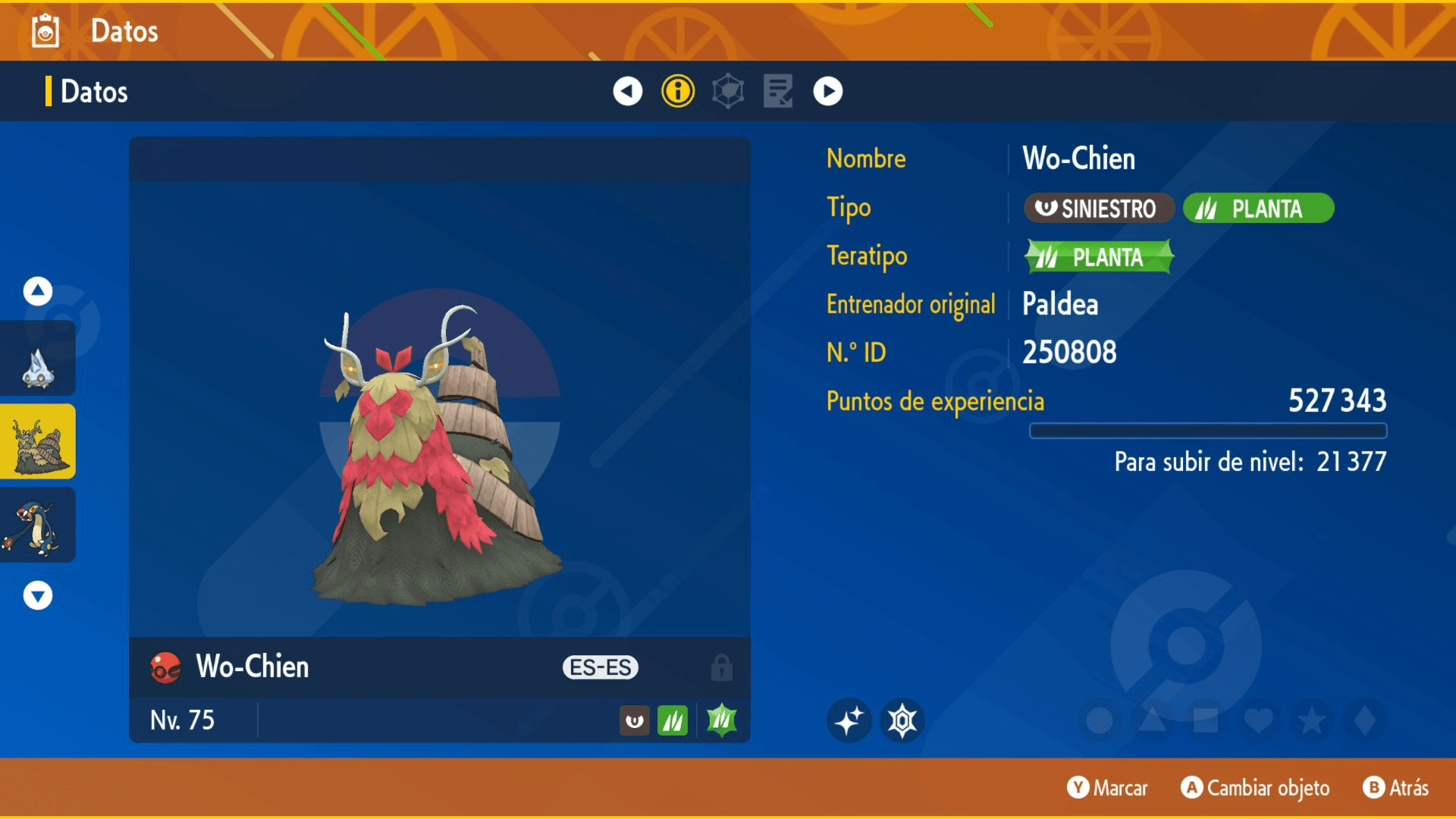Toggle the diamond marking
1456x819 pixels.
coord(1364,720)
